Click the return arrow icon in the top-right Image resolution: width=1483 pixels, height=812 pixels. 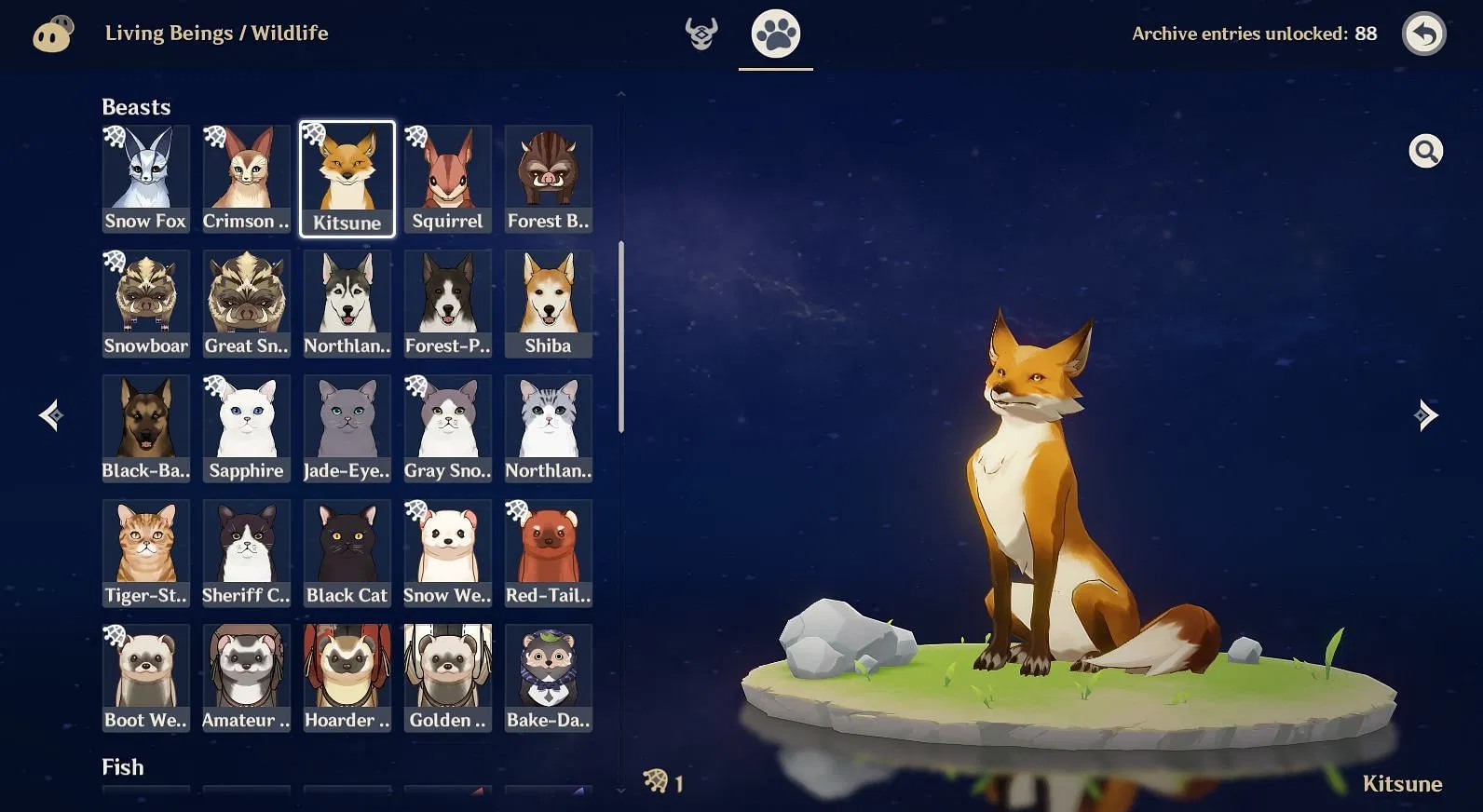click(x=1422, y=34)
